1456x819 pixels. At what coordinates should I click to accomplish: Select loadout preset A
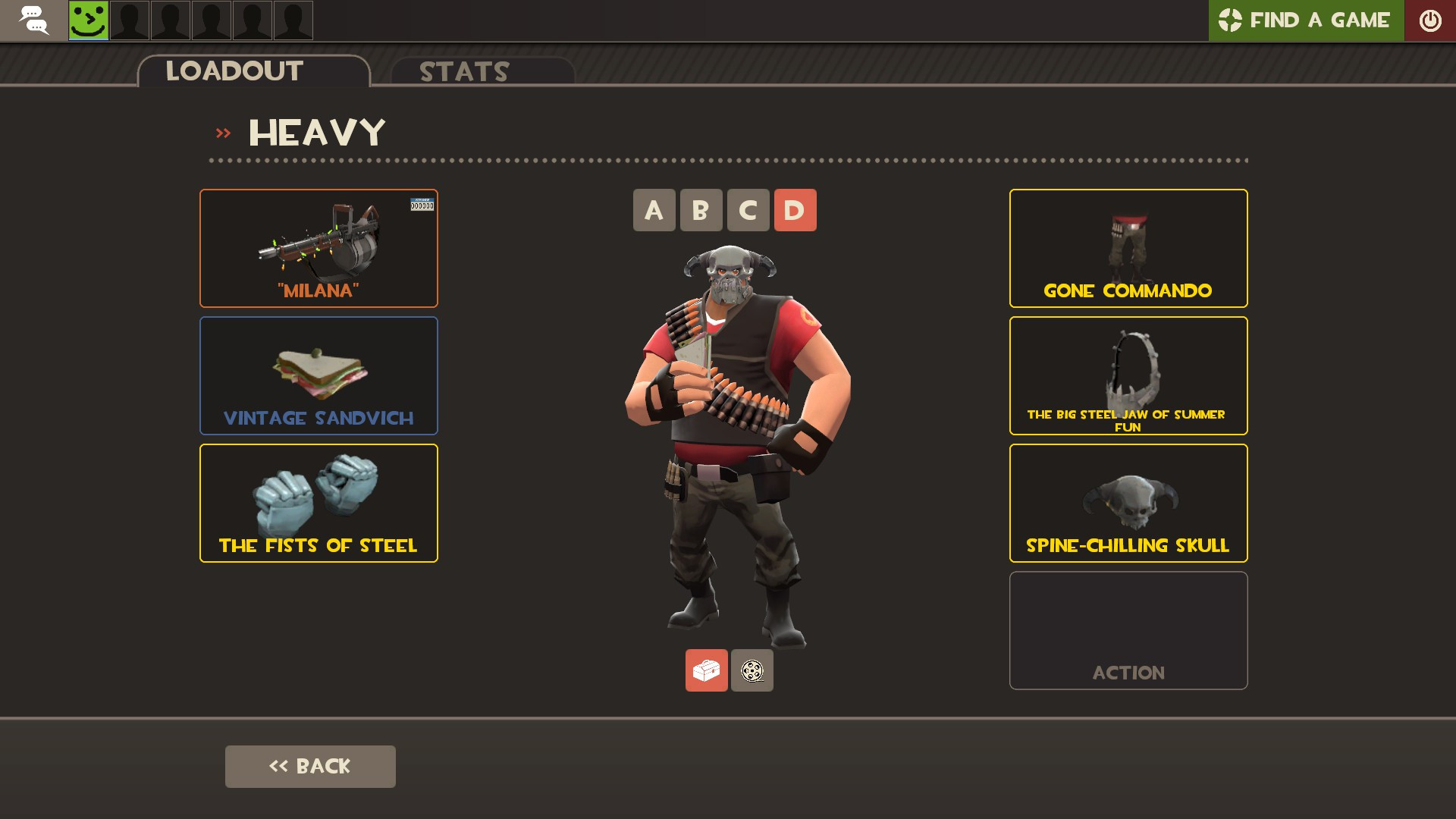(x=653, y=210)
